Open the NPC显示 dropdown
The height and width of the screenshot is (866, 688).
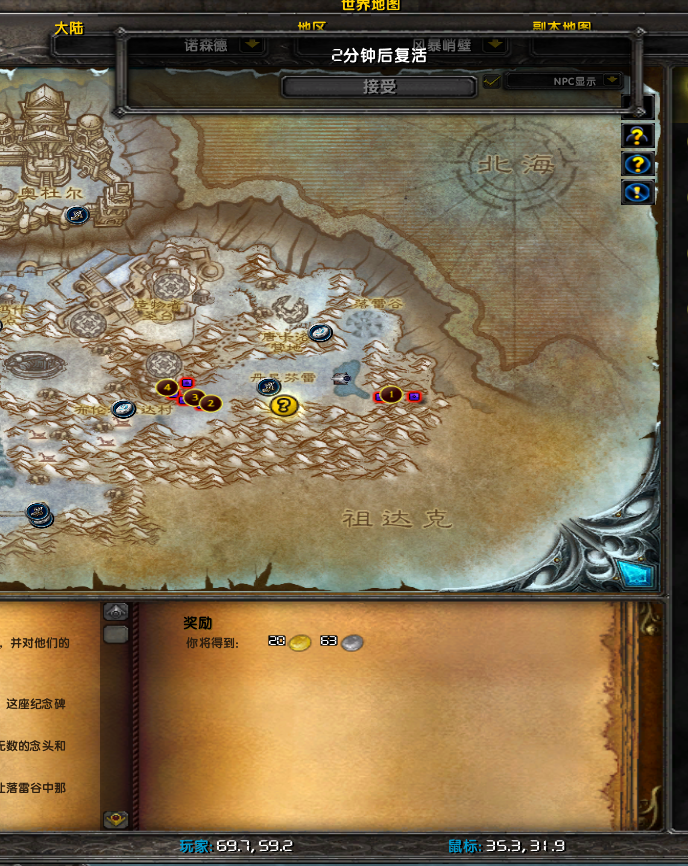612,81
